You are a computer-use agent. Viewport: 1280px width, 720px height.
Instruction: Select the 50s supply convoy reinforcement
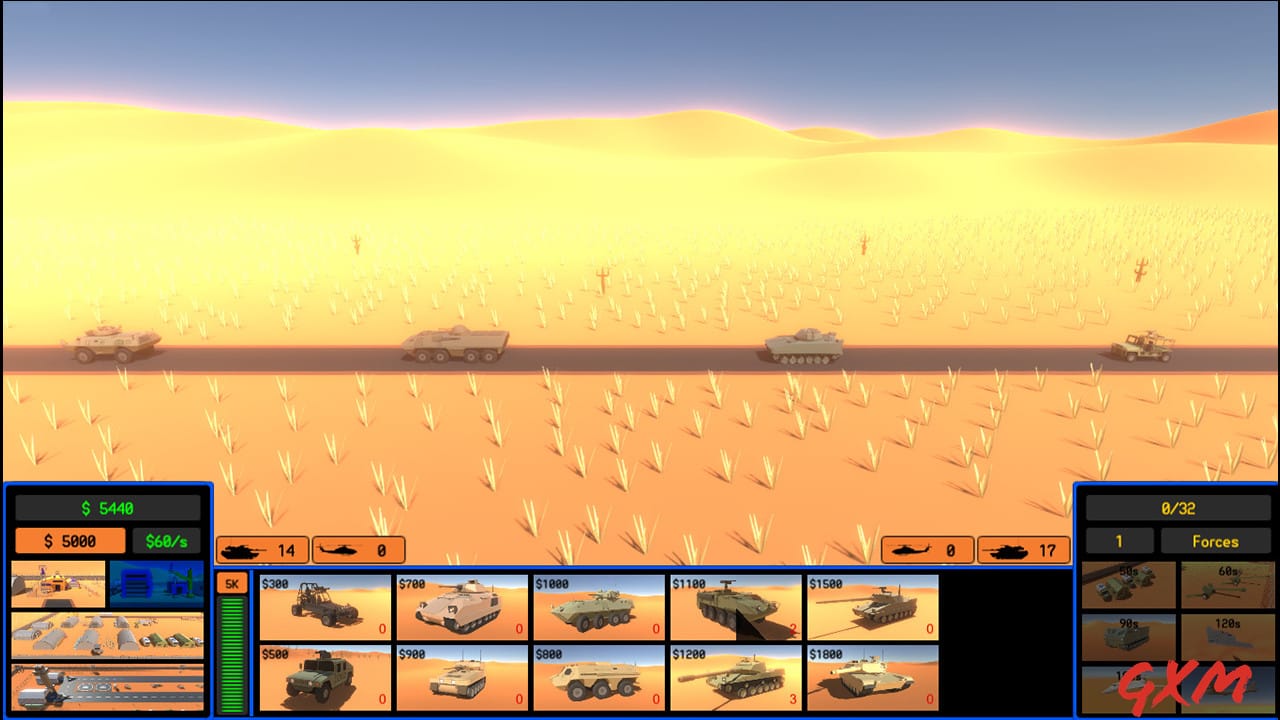tap(1130, 586)
